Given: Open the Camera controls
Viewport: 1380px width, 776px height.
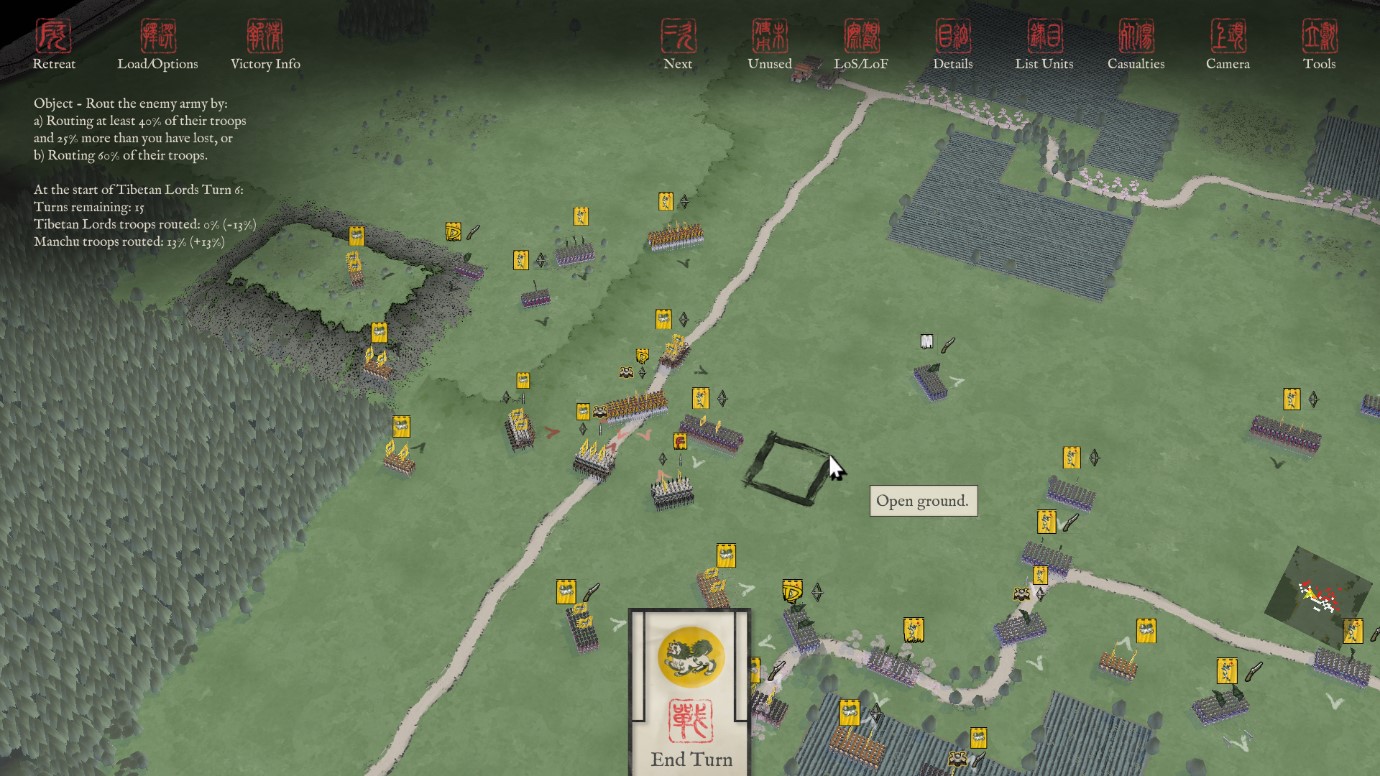Looking at the screenshot, I should coord(1227,45).
